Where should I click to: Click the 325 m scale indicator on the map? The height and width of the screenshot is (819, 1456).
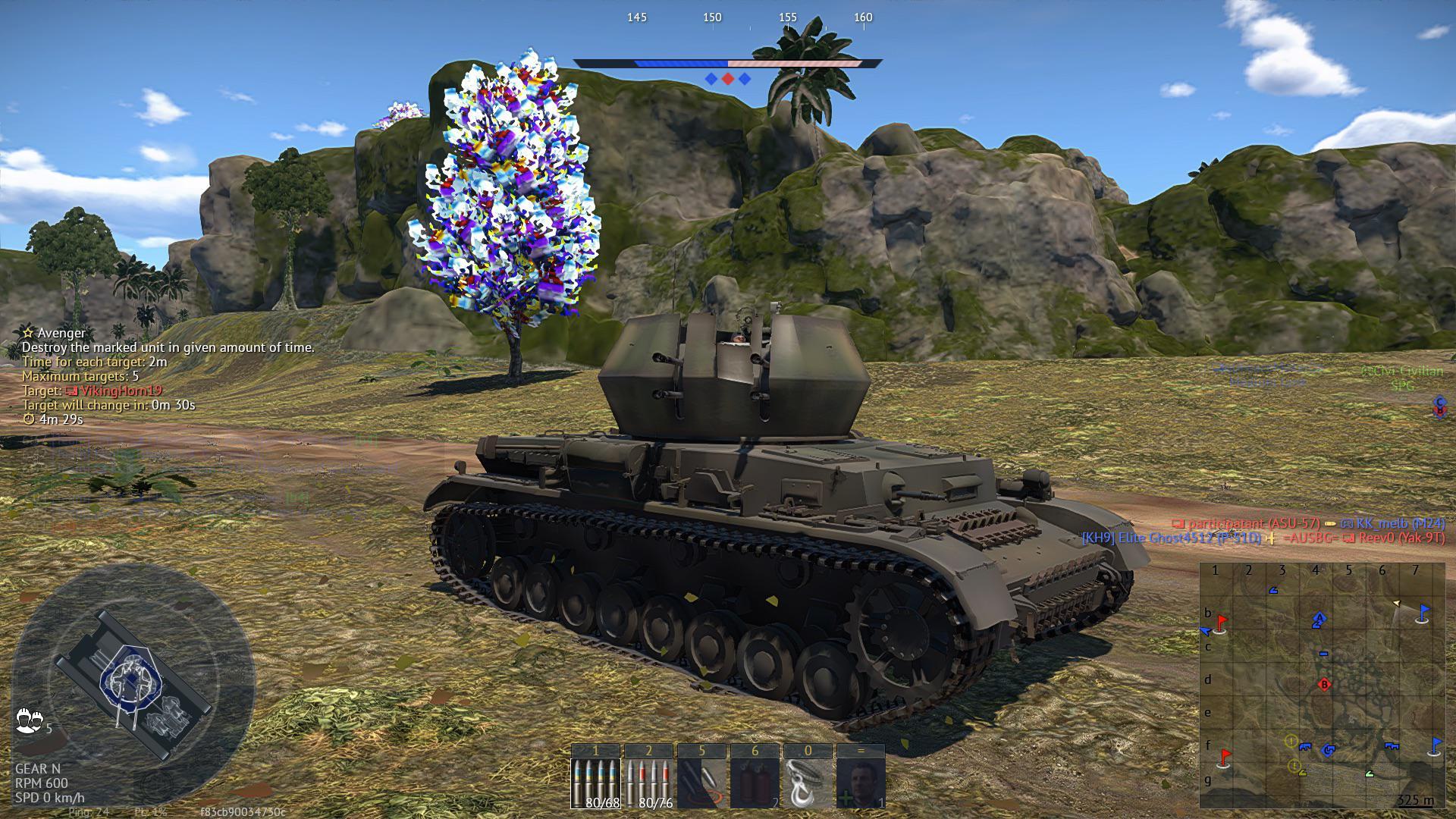pos(1417,800)
